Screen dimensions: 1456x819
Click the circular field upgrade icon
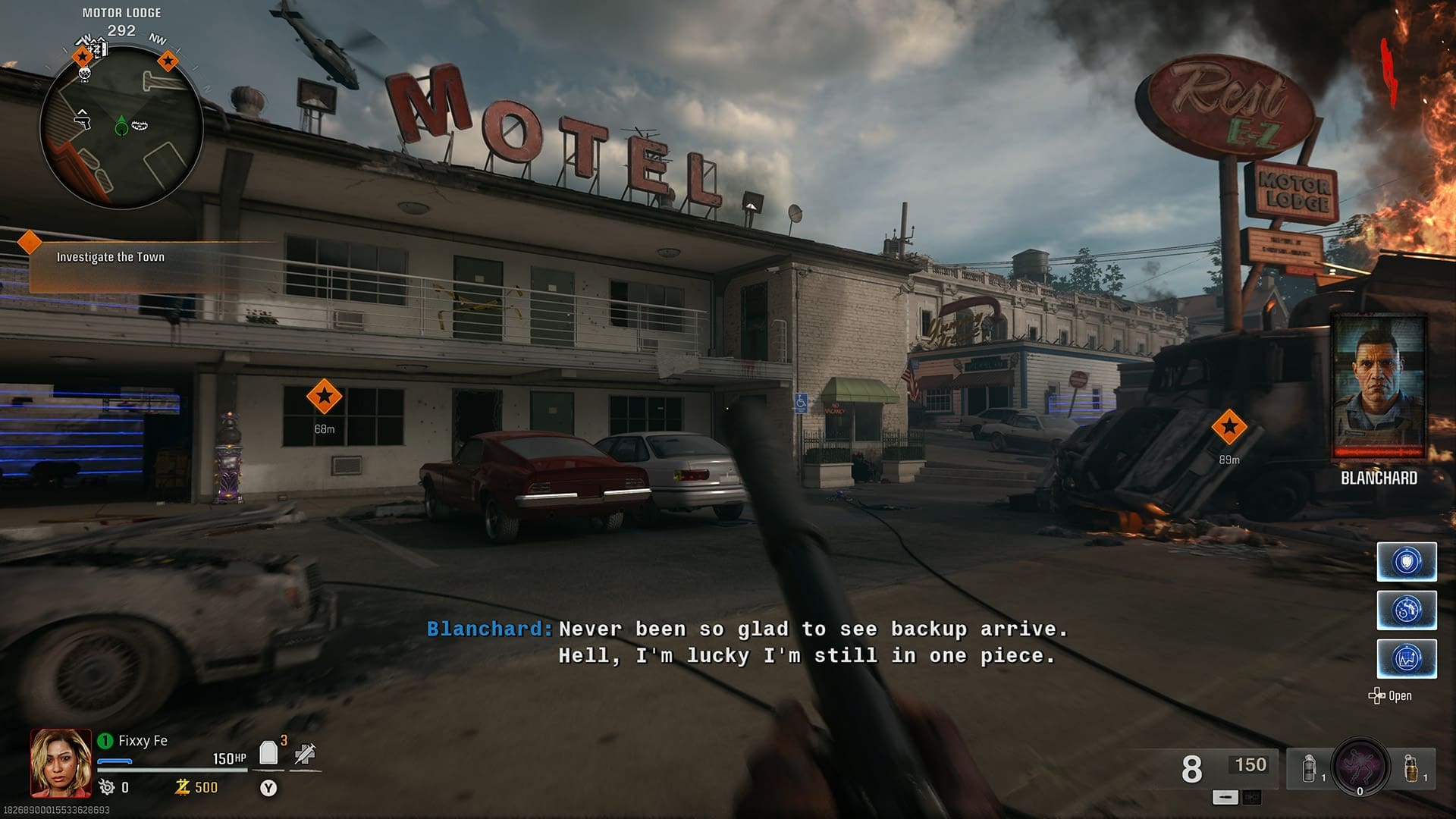pos(1360,767)
